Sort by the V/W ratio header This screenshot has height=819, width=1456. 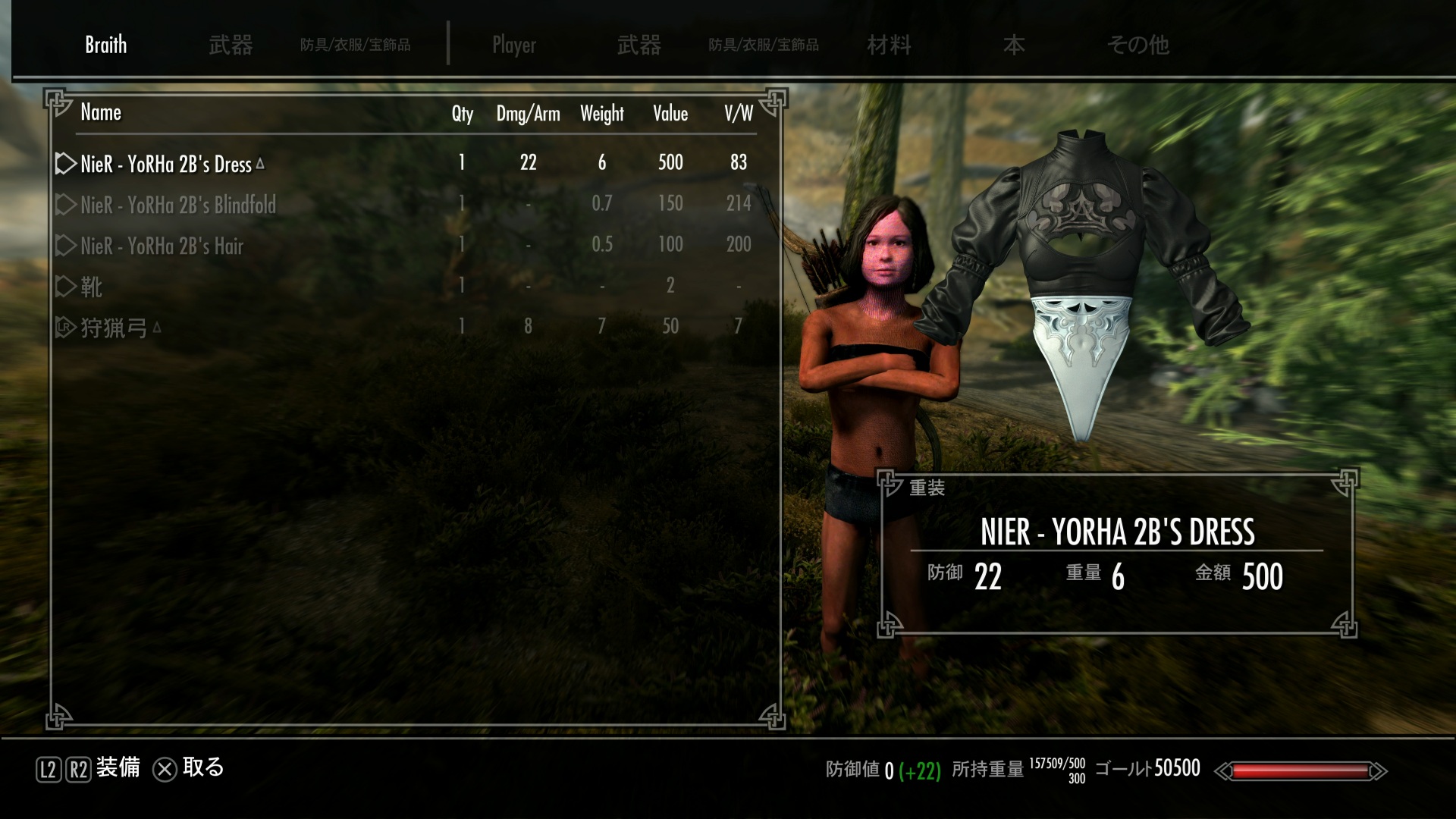738,114
